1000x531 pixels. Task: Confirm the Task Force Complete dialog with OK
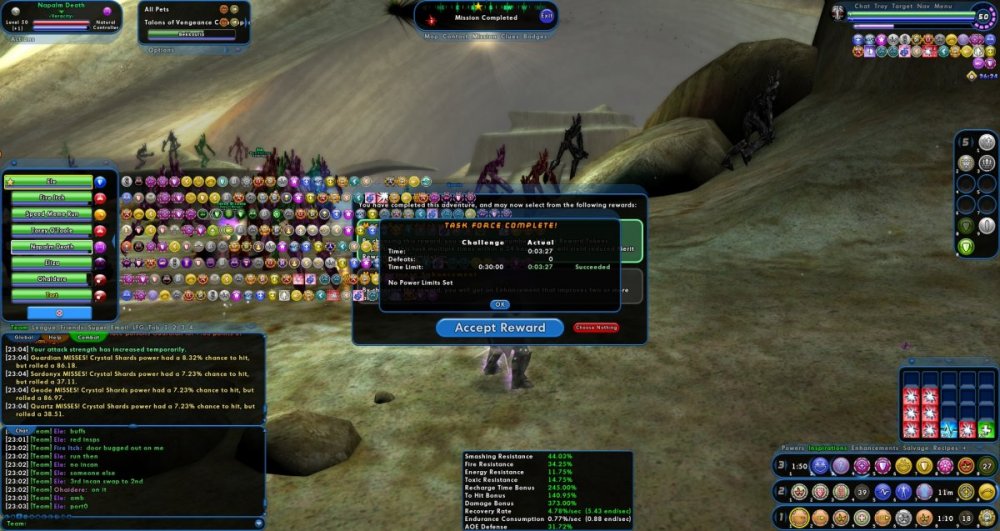click(500, 304)
